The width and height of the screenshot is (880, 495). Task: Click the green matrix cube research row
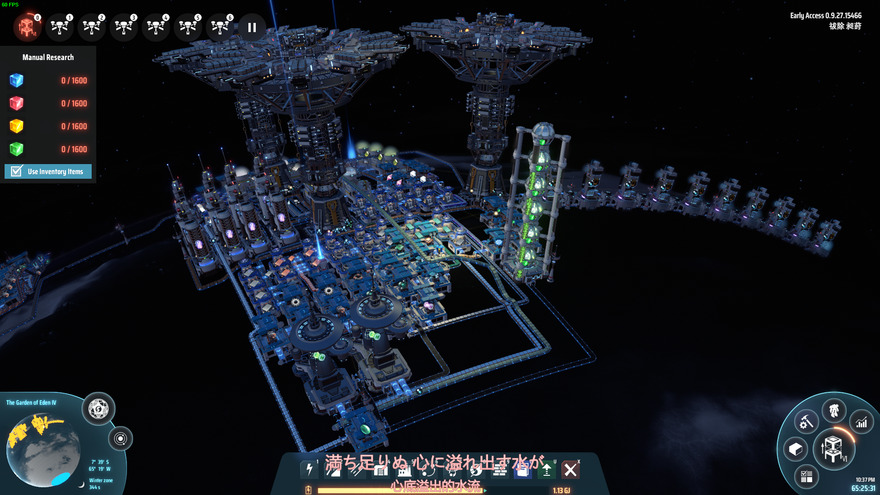[x=48, y=150]
